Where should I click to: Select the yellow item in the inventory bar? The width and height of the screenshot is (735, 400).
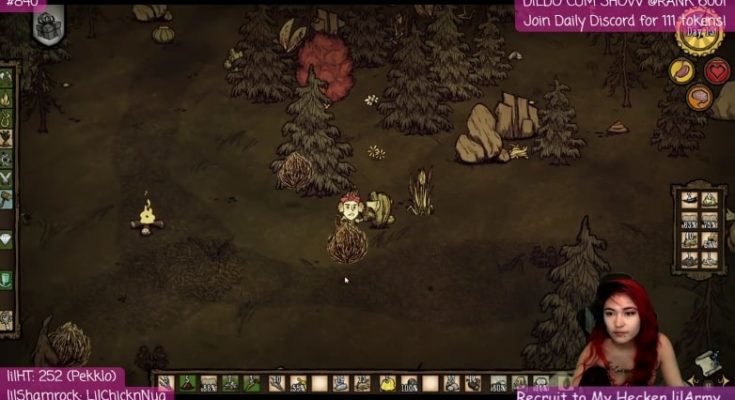[387, 383]
